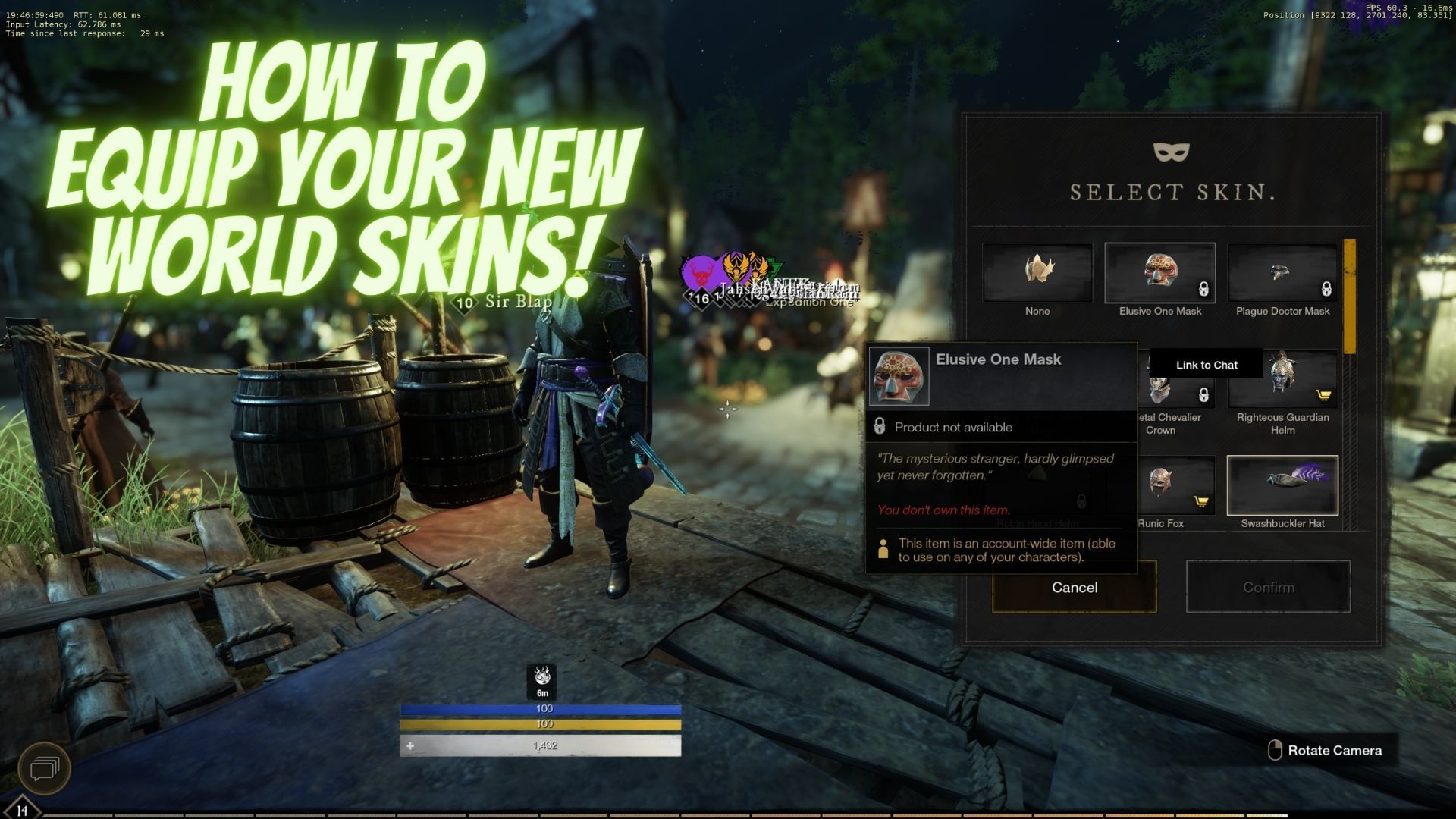Select the Plague Doctor Mask skin
This screenshot has height=819, width=1456.
coord(1282,273)
